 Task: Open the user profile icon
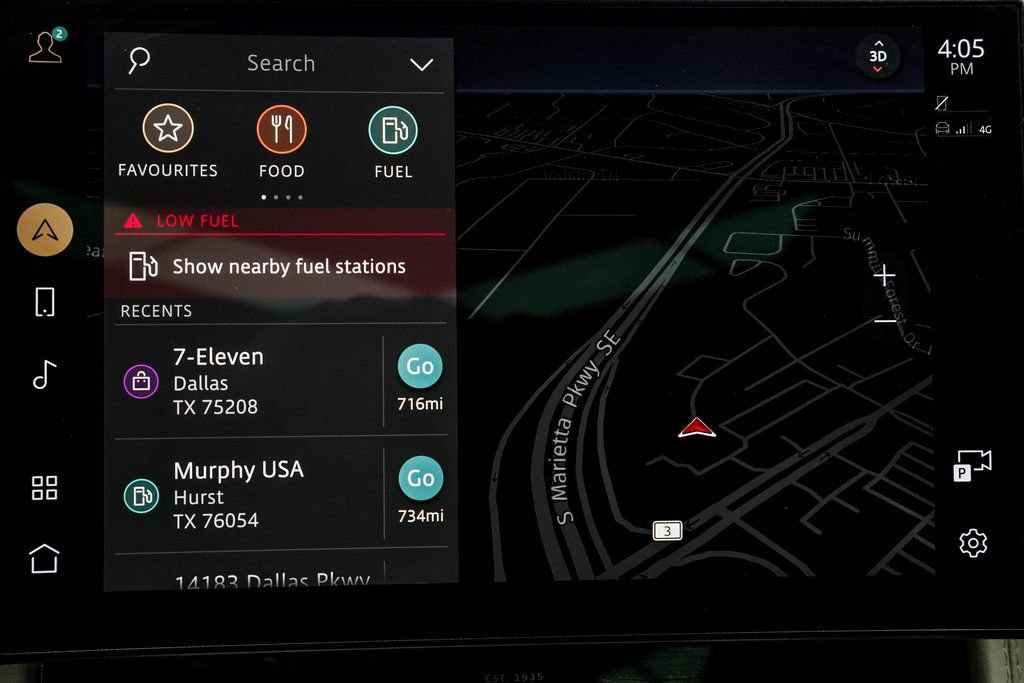[x=46, y=47]
